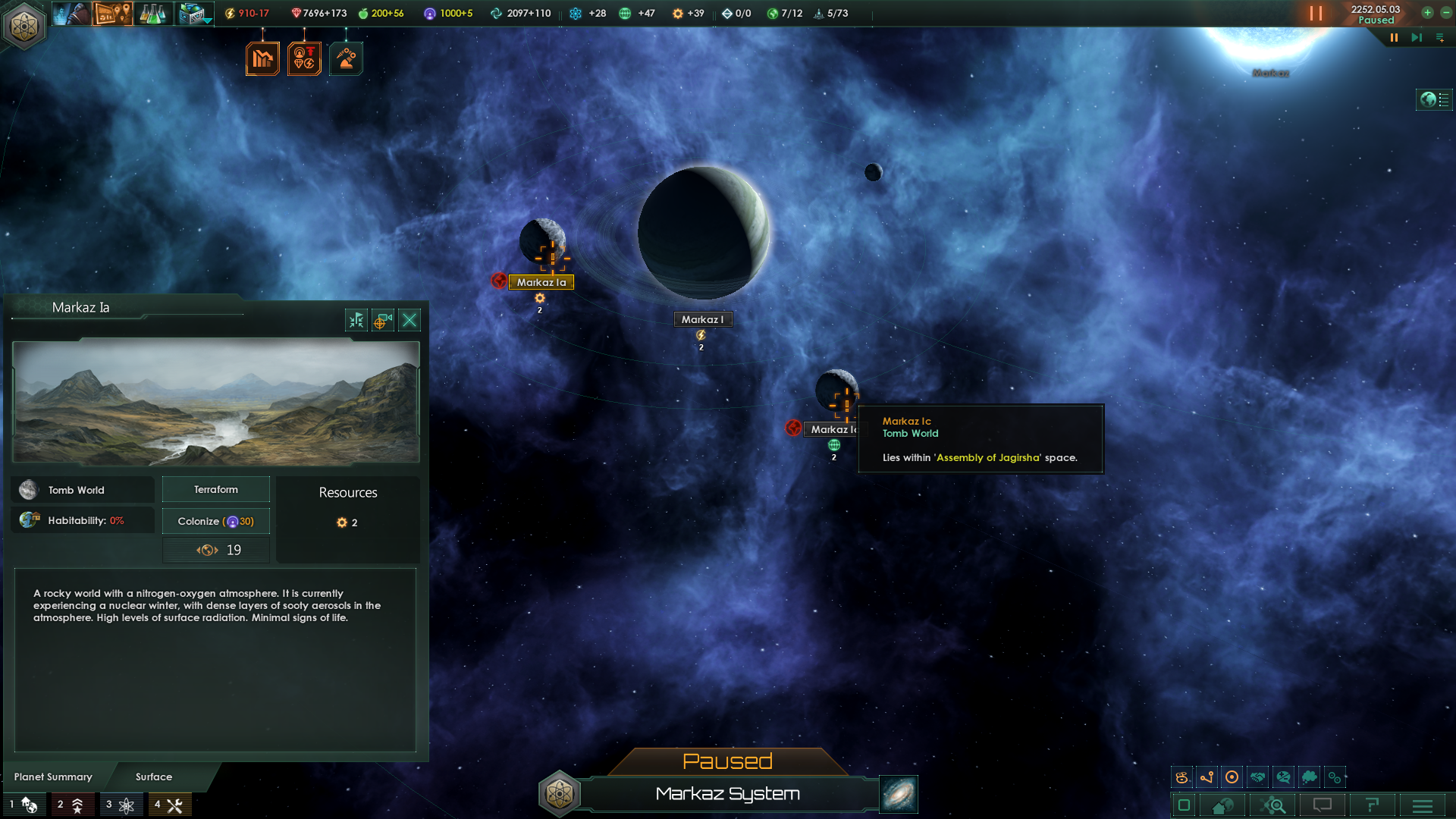Close the Markaz Ia planet window
This screenshot has width=1456, height=819.
(x=409, y=320)
